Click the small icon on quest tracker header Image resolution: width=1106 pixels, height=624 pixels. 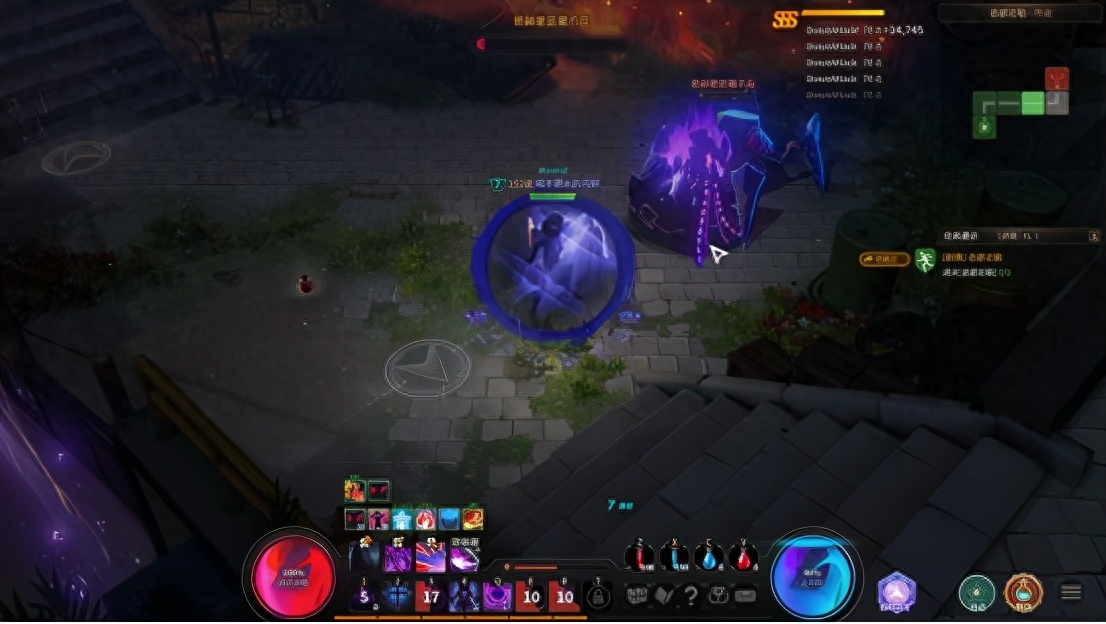(x=1093, y=236)
